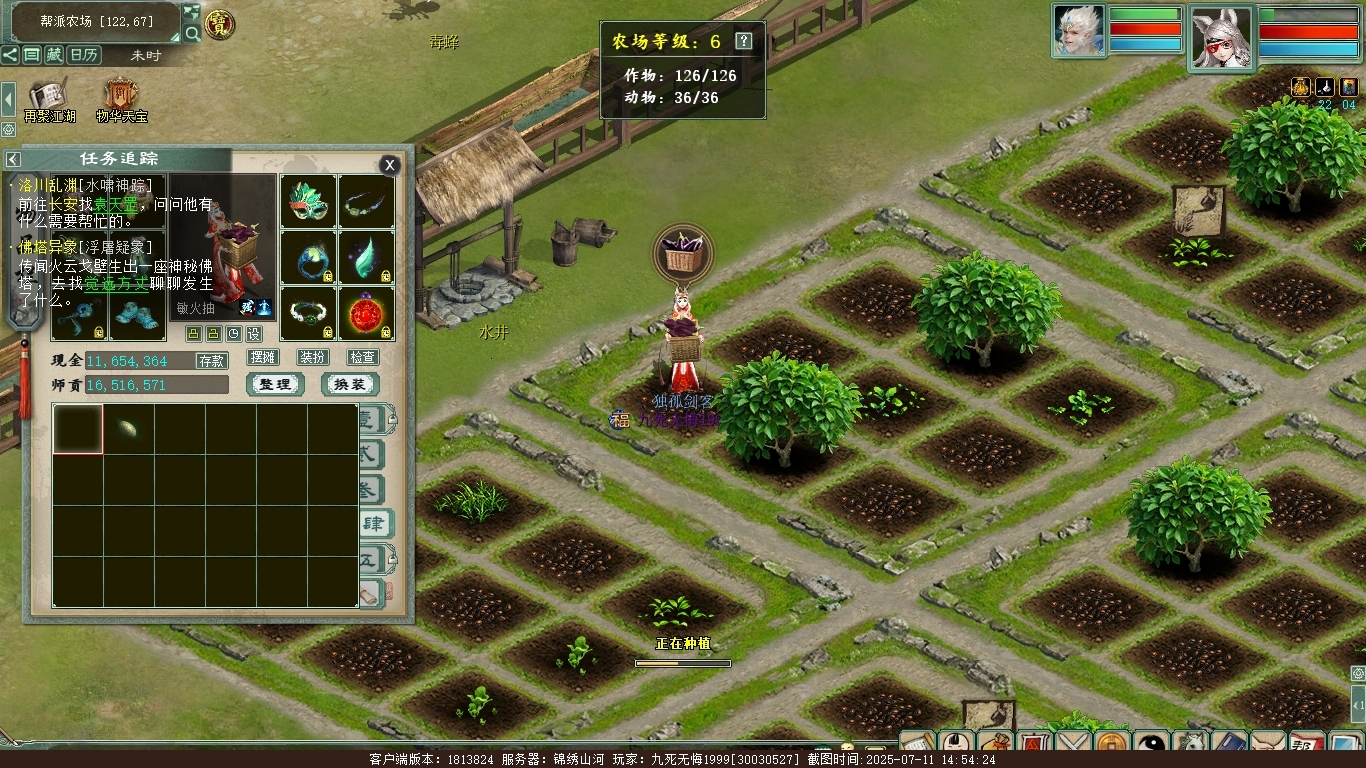Select the feathered mask equipment slot

308,203
